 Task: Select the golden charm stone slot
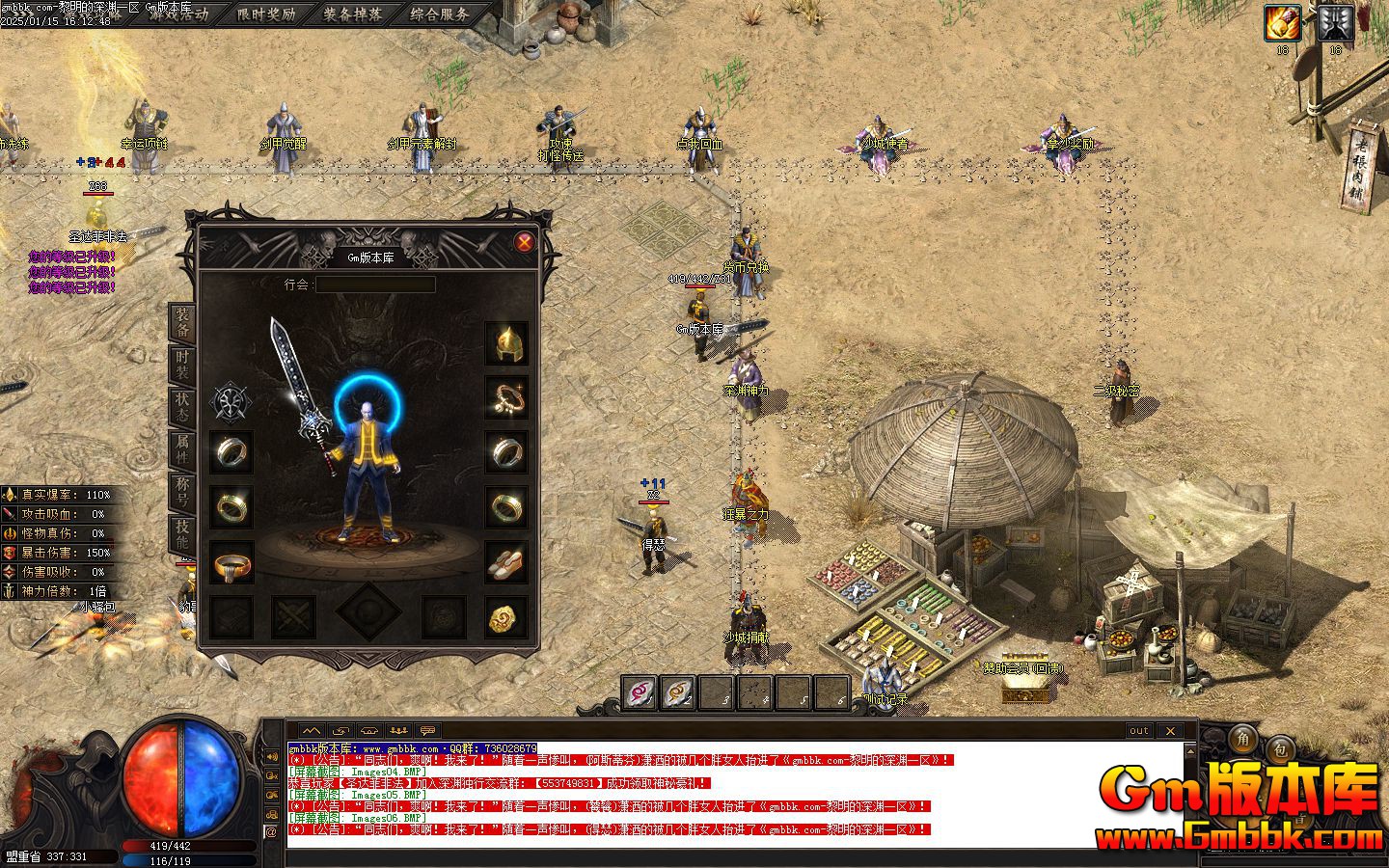(506, 617)
